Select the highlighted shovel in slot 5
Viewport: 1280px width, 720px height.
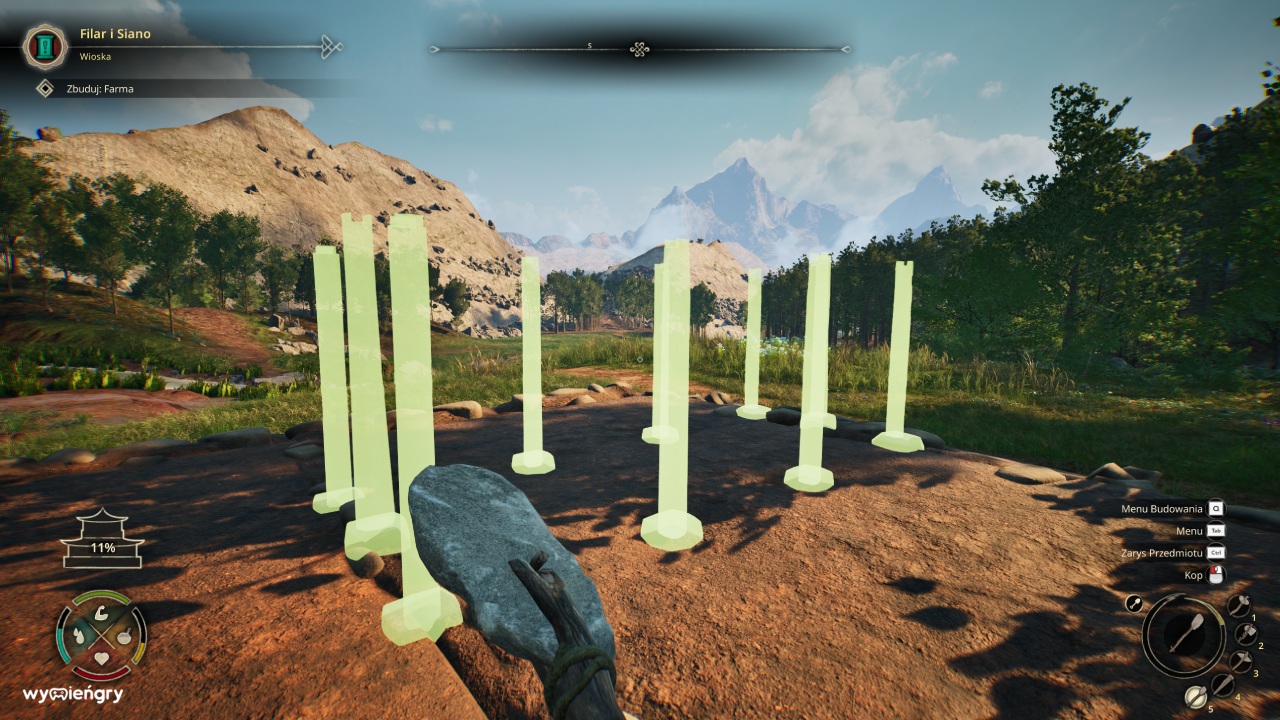coord(1195,697)
